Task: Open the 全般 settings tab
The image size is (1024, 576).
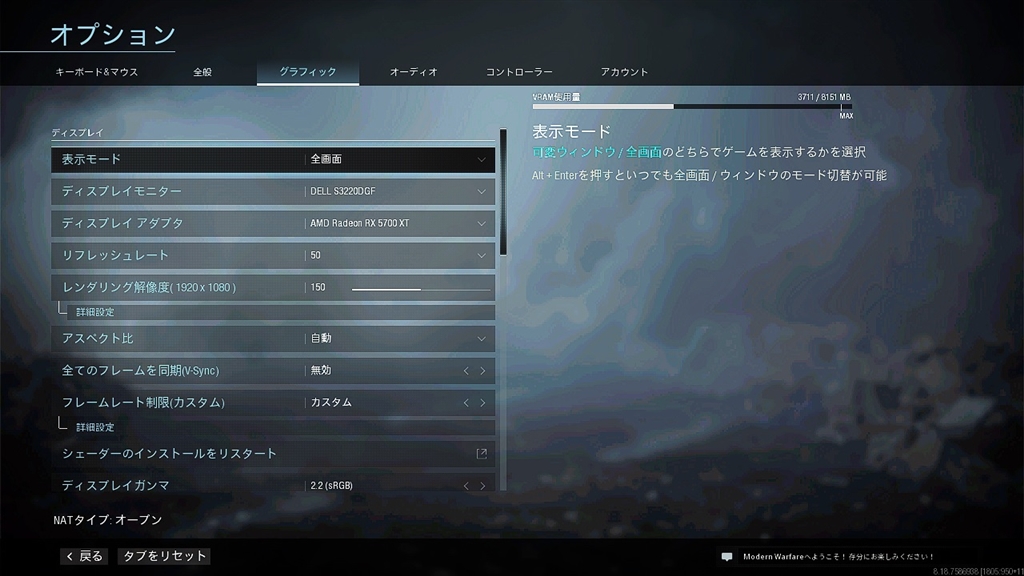Action: click(x=203, y=72)
